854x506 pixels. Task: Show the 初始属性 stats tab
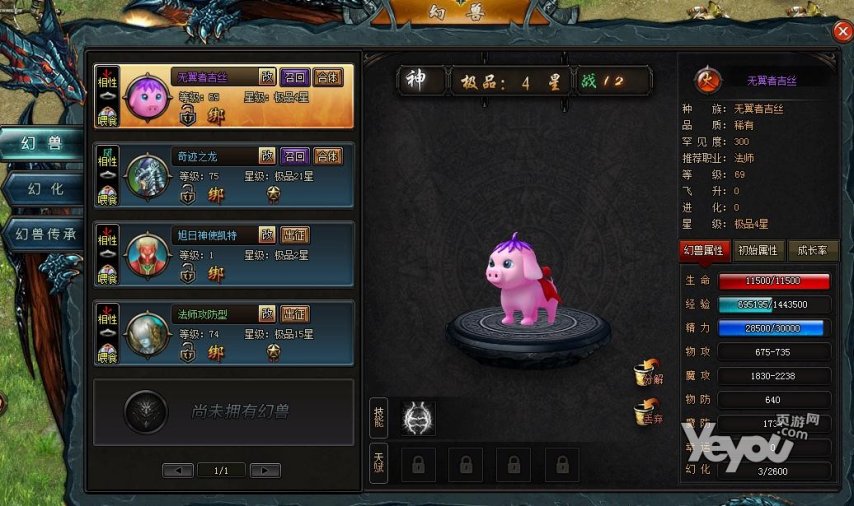(x=758, y=250)
